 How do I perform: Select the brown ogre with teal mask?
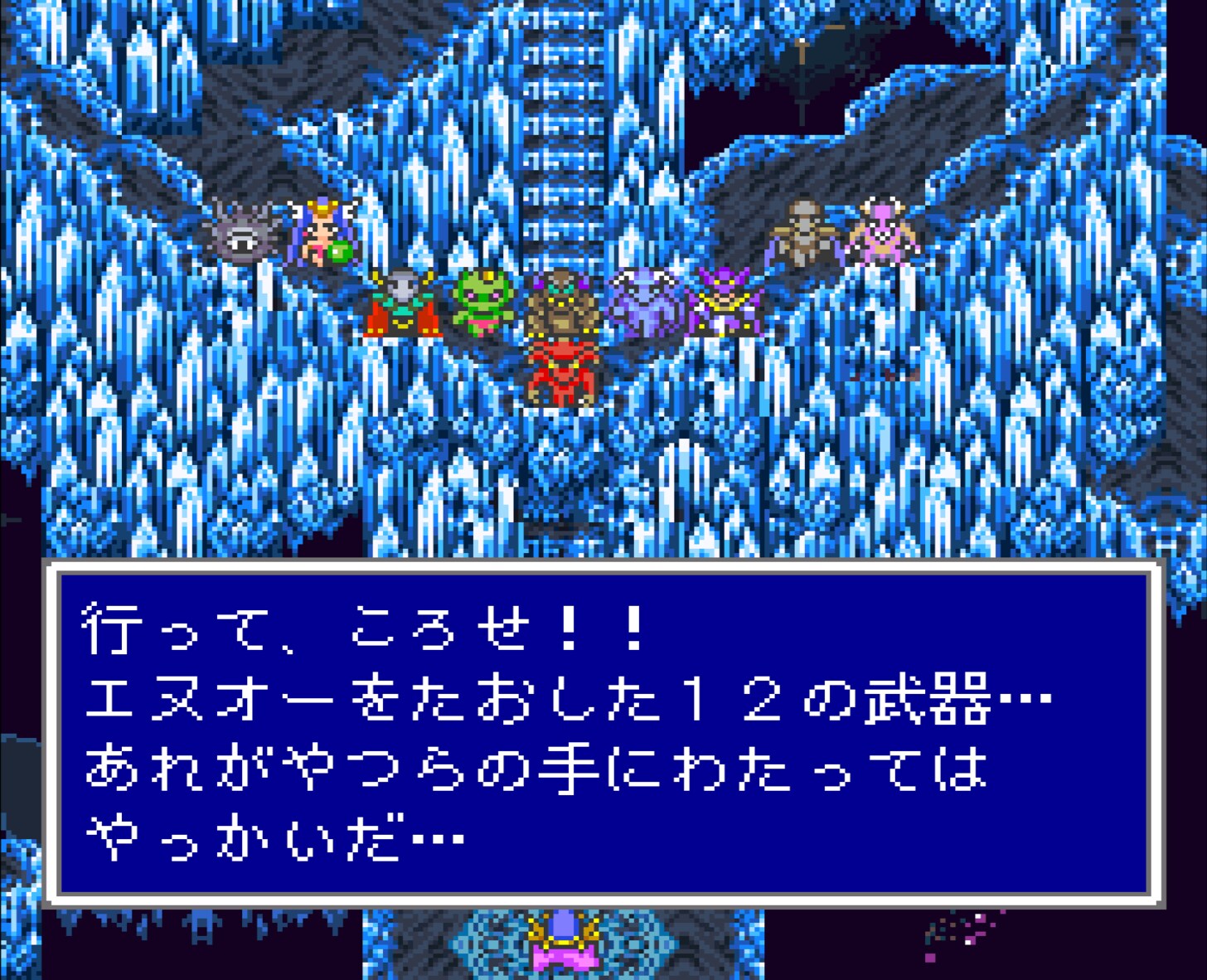[562, 304]
